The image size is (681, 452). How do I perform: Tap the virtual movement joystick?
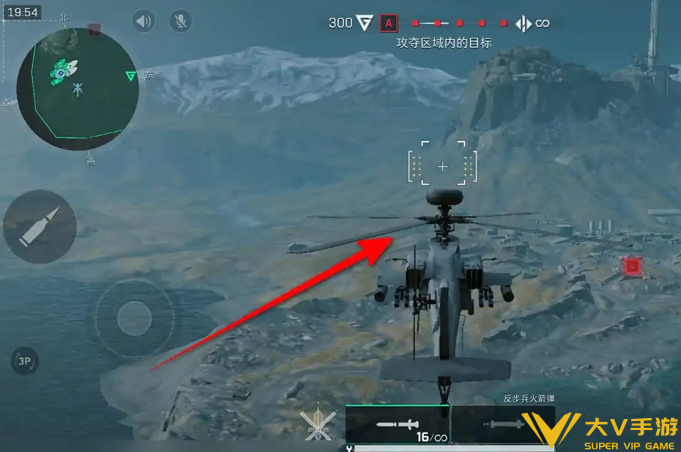point(132,319)
